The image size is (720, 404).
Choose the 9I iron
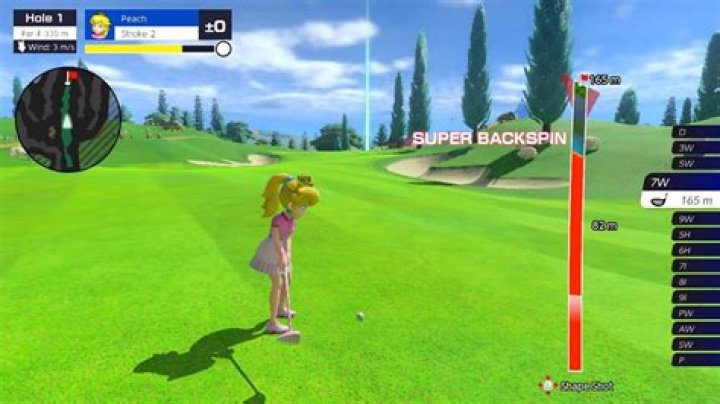click(697, 297)
